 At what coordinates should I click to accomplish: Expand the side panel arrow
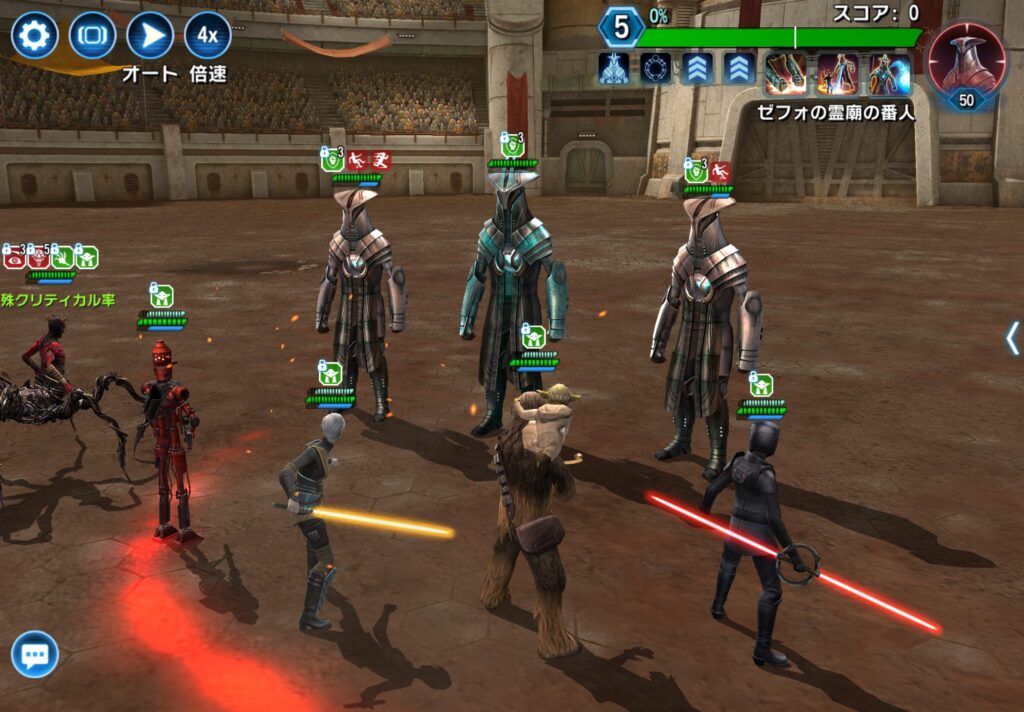(x=1012, y=338)
